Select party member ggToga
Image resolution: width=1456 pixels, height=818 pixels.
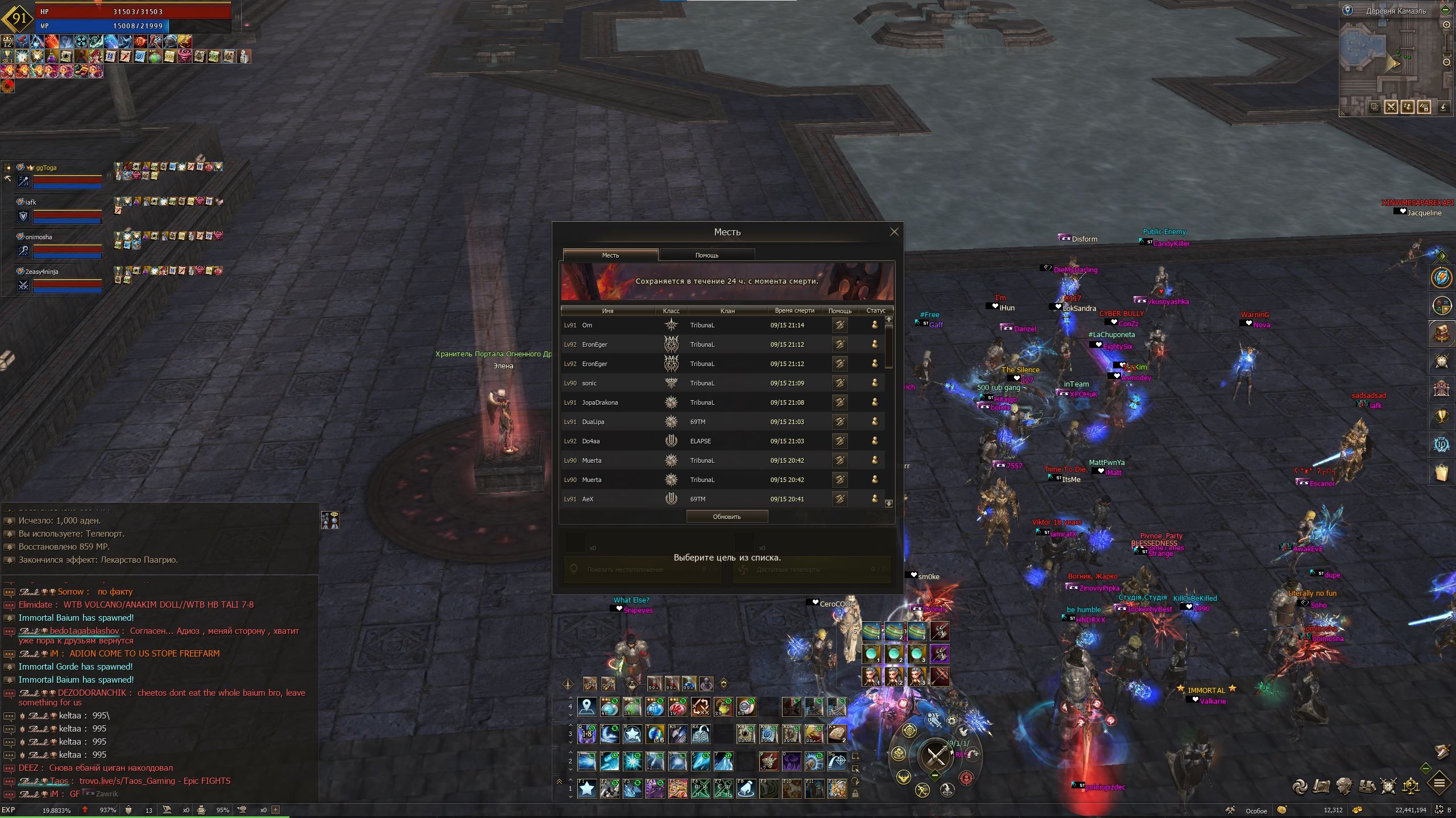pyautogui.click(x=46, y=168)
